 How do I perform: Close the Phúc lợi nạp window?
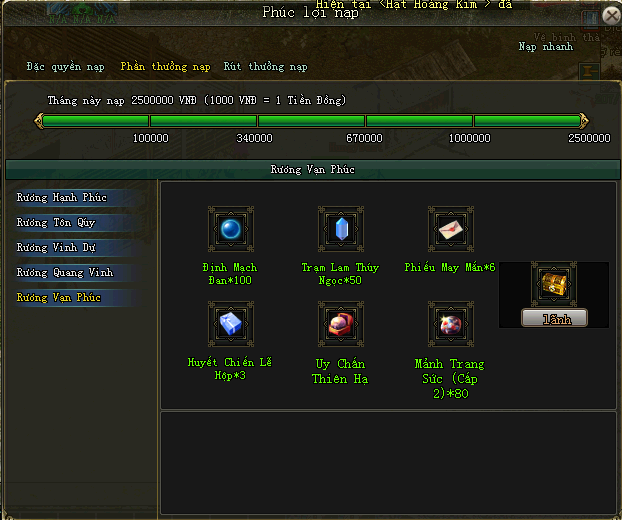611,16
